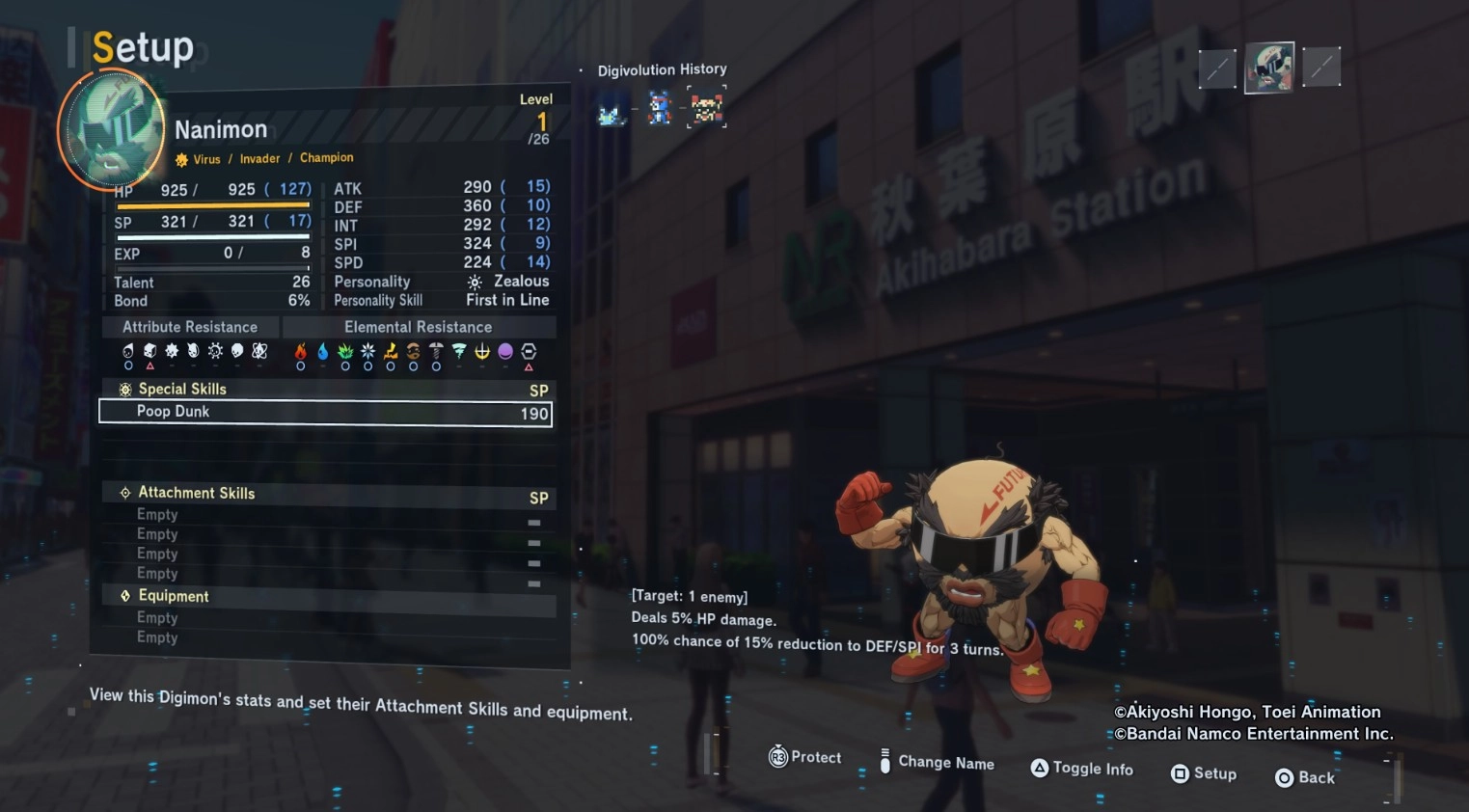
Task: Click the Setup option in the bottom bar
Action: coord(1204,773)
